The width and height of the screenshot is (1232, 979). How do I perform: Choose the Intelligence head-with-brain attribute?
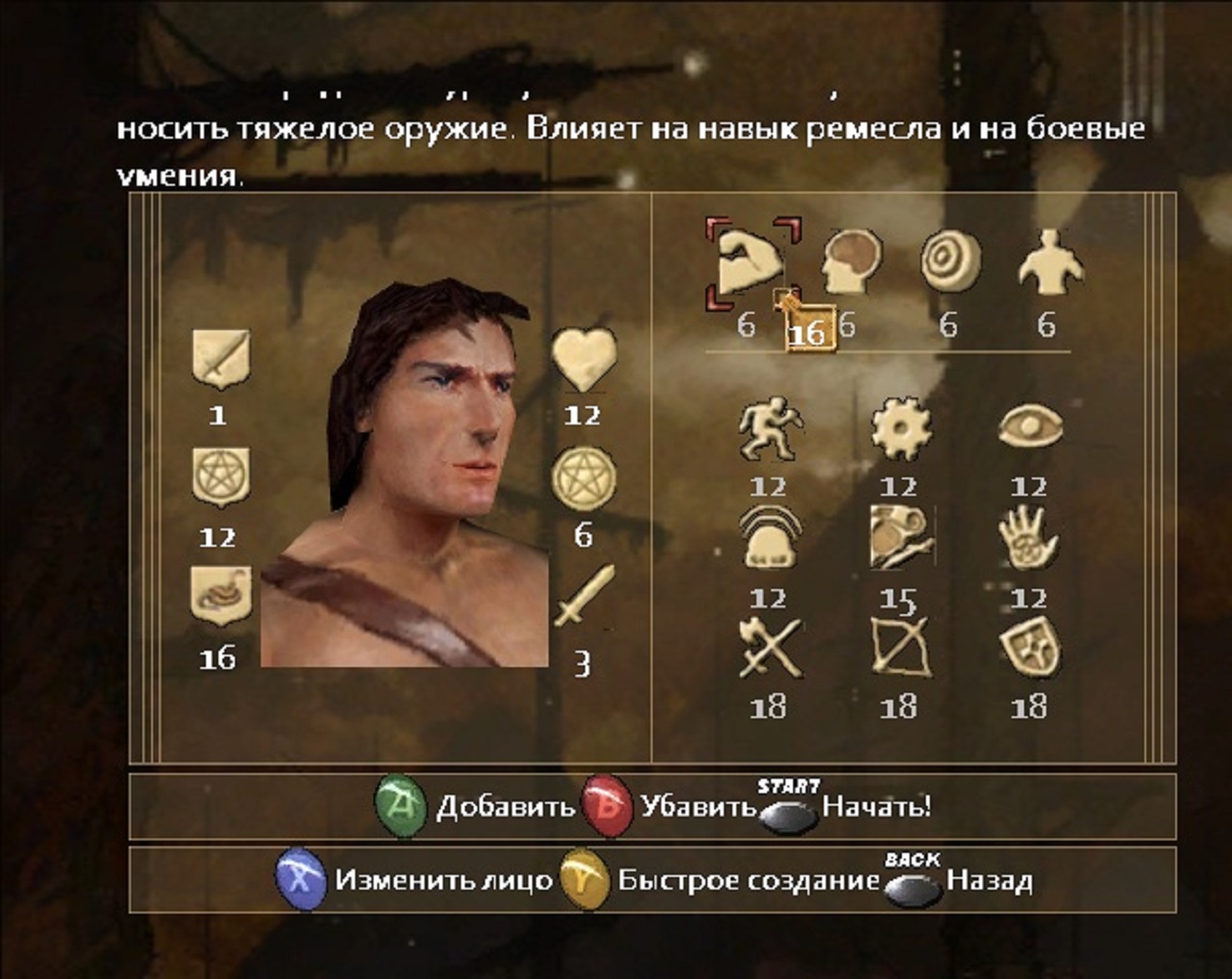pyautogui.click(x=853, y=262)
